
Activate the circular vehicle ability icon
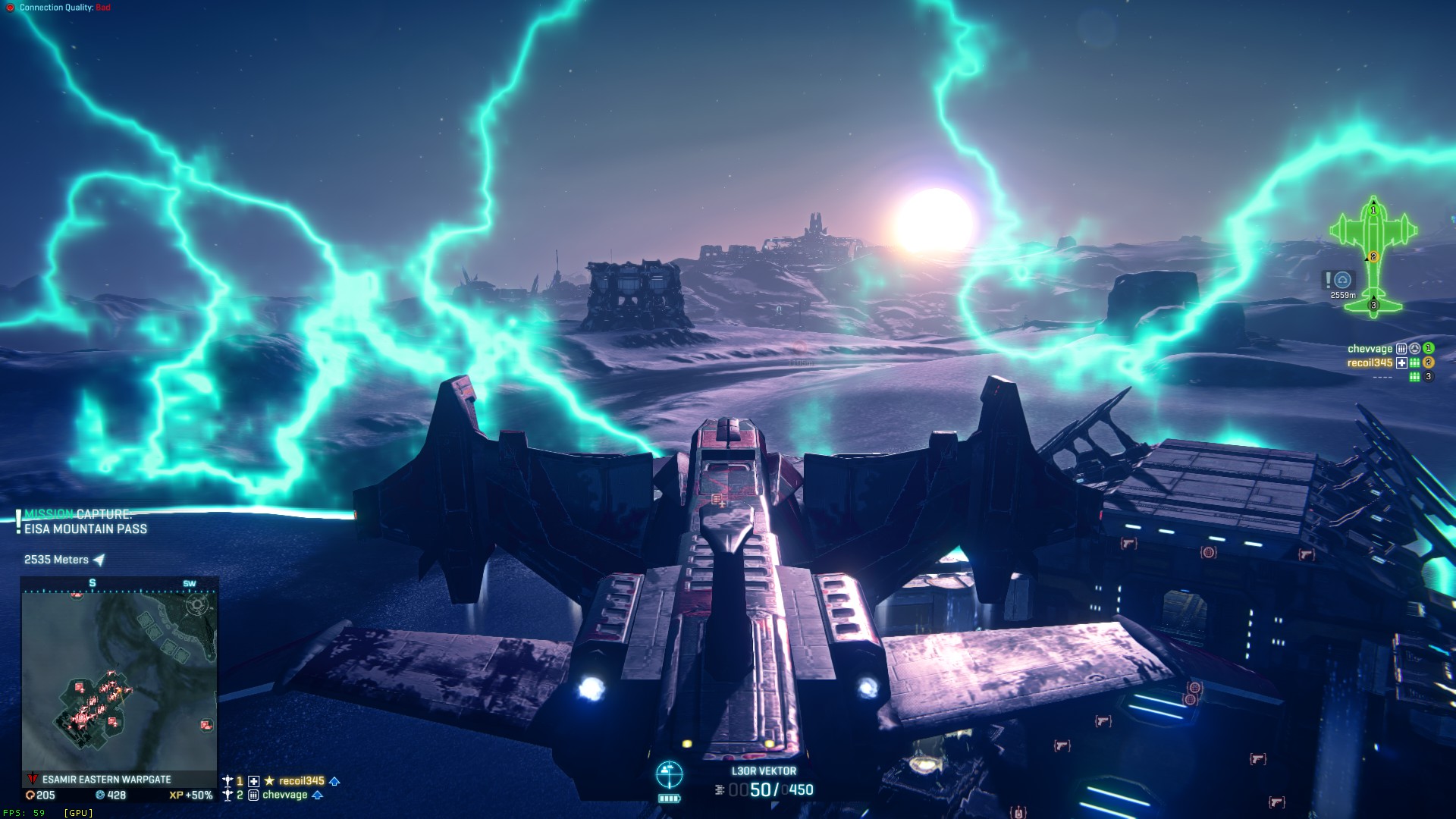click(x=669, y=774)
